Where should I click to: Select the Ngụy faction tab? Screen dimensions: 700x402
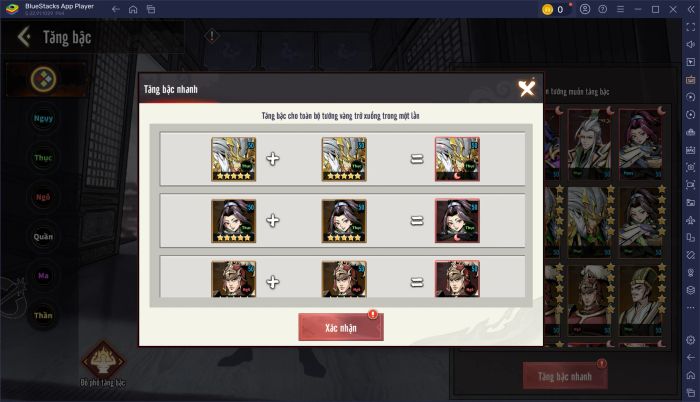pyautogui.click(x=44, y=118)
